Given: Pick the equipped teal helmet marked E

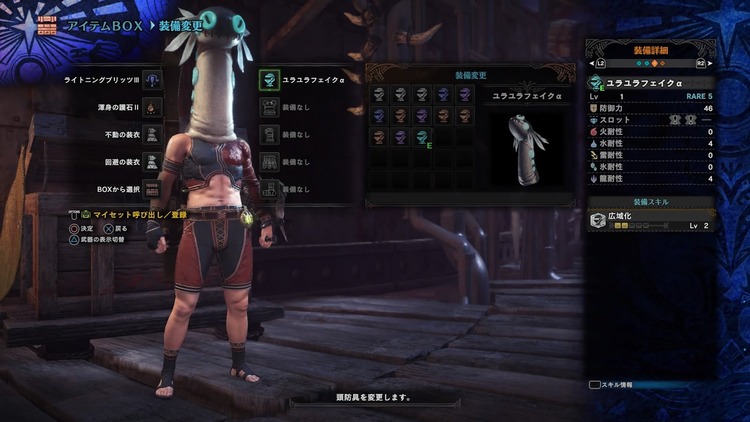Looking at the screenshot, I should 423,137.
